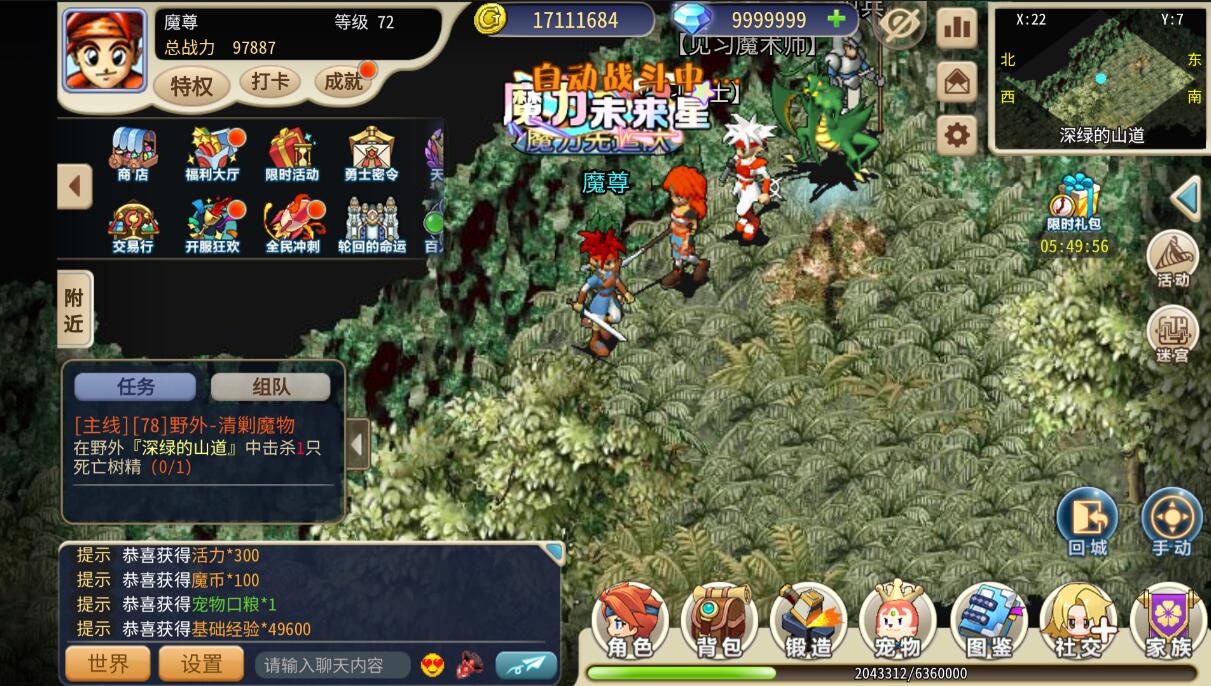The image size is (1211, 686).
Task: Open the 迷宫 maze icon
Action: (1173, 335)
